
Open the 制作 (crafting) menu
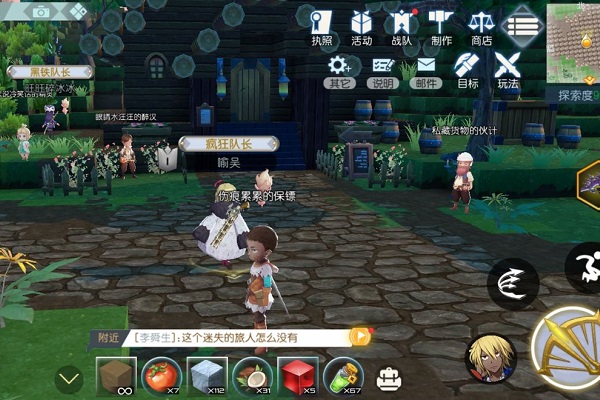point(441,26)
